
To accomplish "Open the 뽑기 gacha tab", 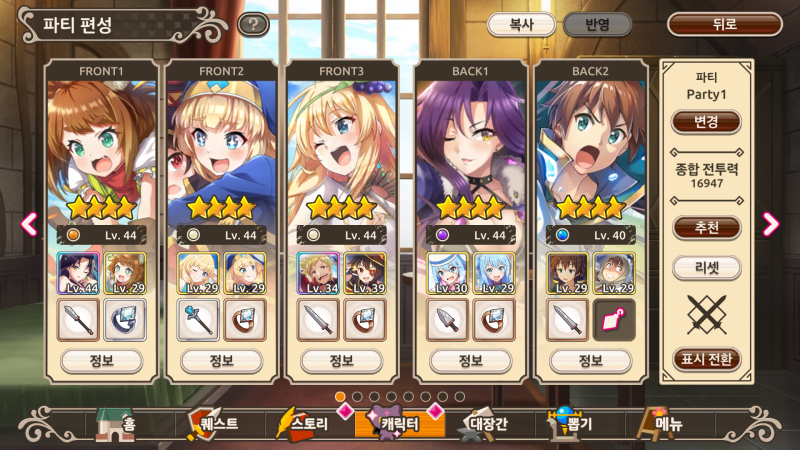I will coord(573,424).
